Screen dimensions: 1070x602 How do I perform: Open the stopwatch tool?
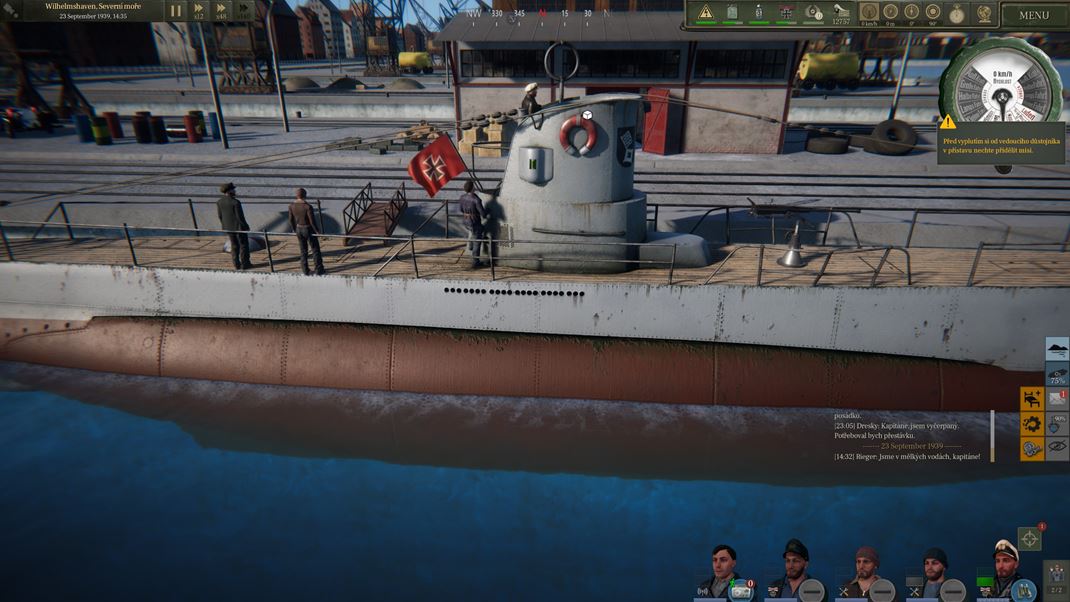pos(958,13)
